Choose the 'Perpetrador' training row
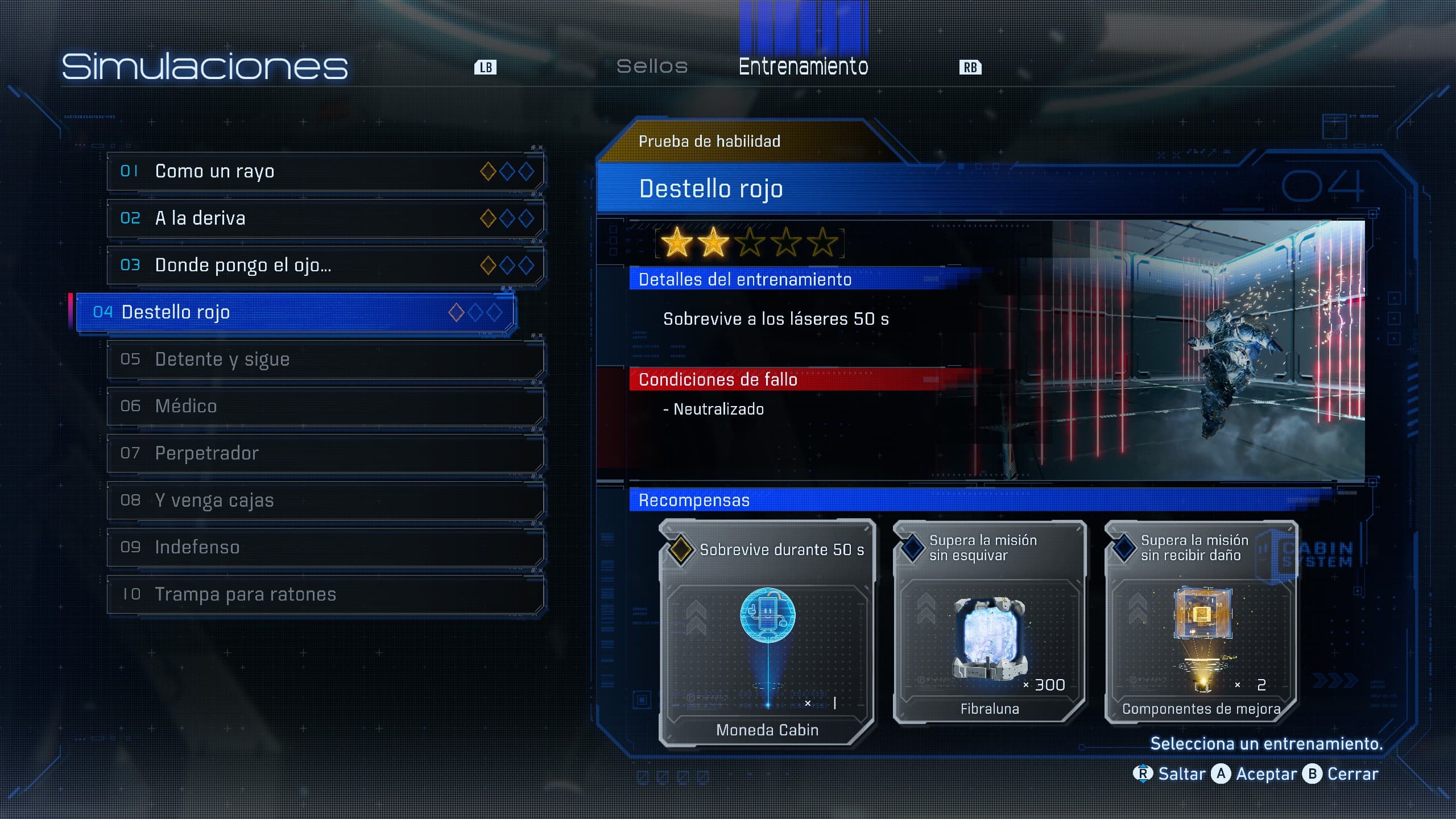Screen dimensions: 1456x819 coord(325,453)
